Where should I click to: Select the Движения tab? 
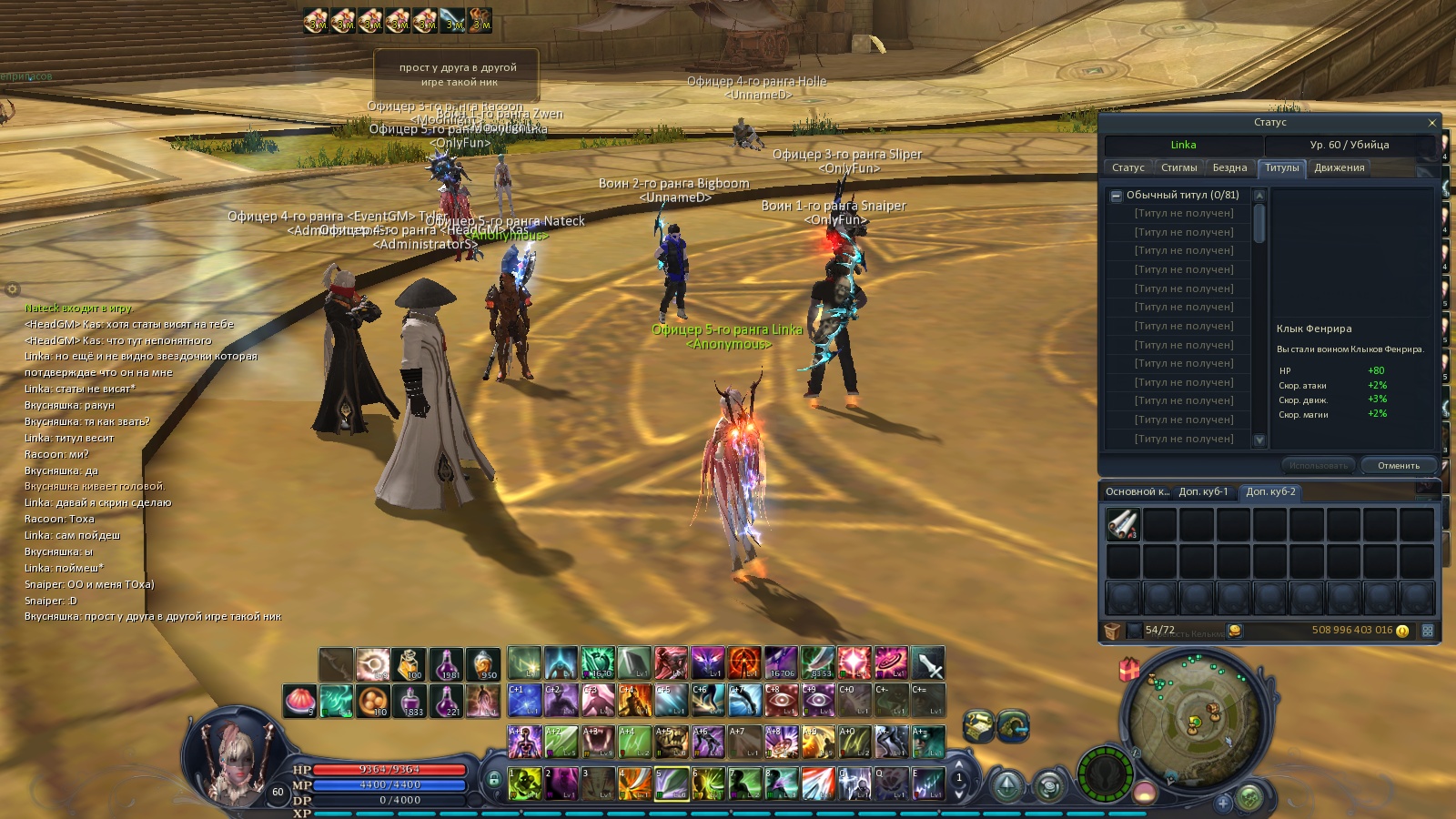pyautogui.click(x=1339, y=168)
